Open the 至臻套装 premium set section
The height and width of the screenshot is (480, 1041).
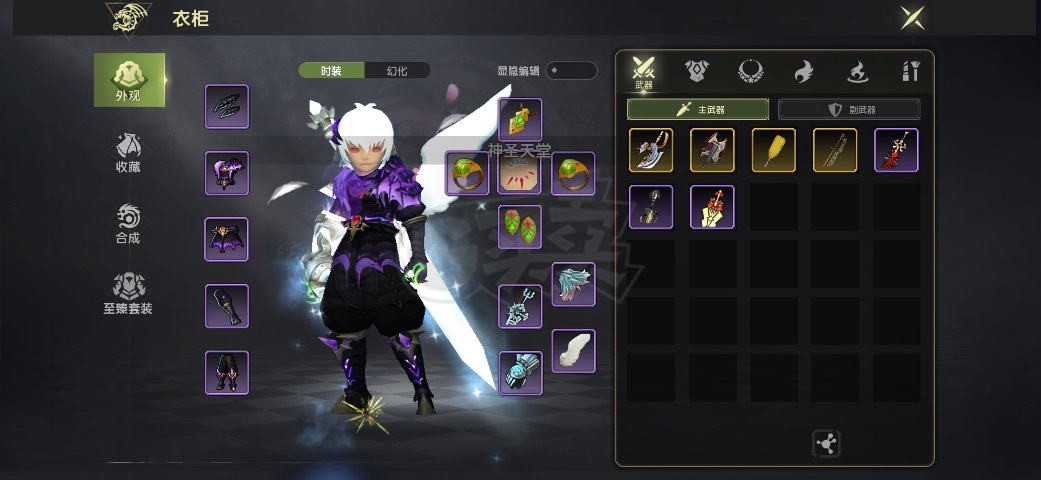[128, 295]
